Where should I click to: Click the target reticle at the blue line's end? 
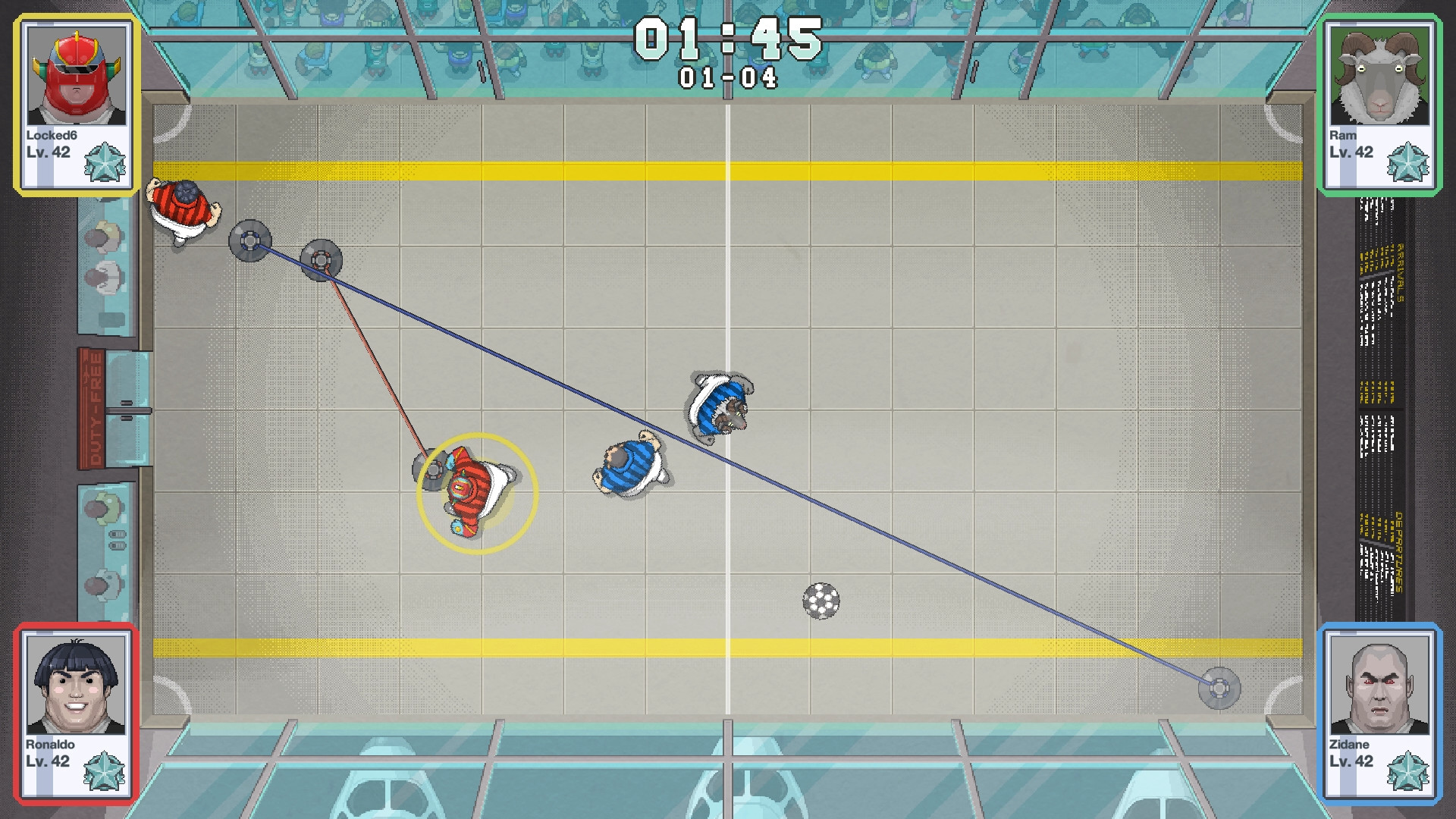pyautogui.click(x=1219, y=689)
